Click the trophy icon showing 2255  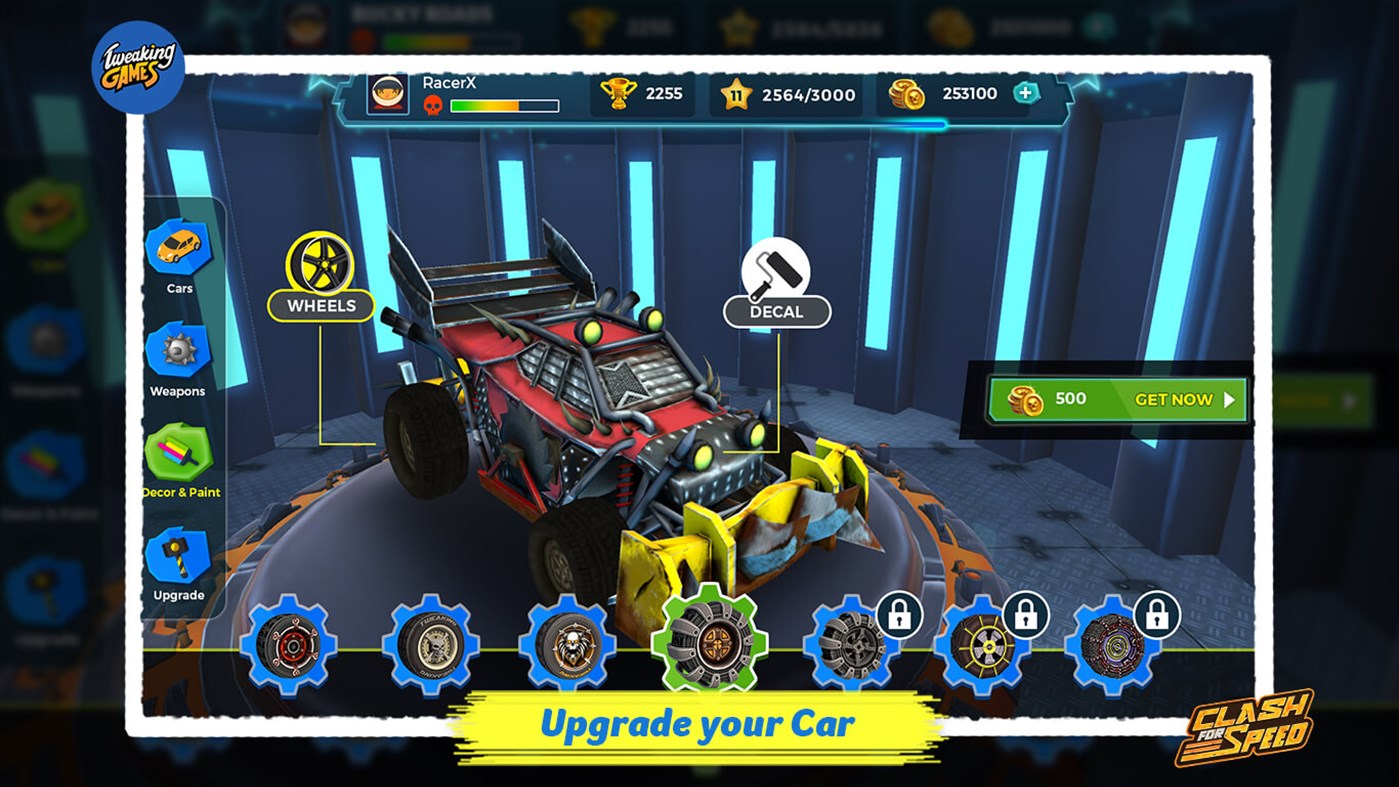[620, 93]
